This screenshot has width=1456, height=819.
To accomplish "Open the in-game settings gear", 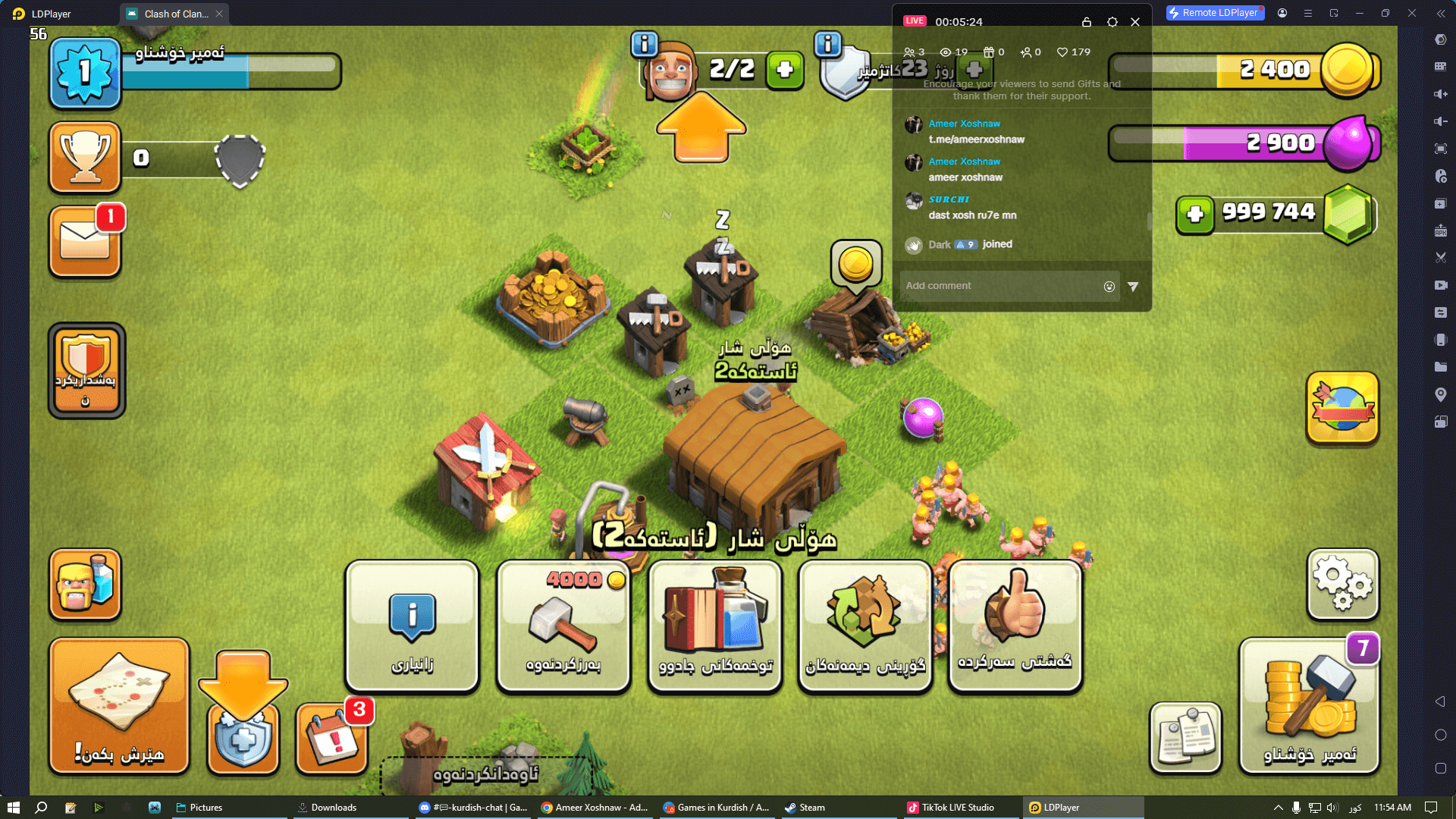I will pyautogui.click(x=1341, y=584).
